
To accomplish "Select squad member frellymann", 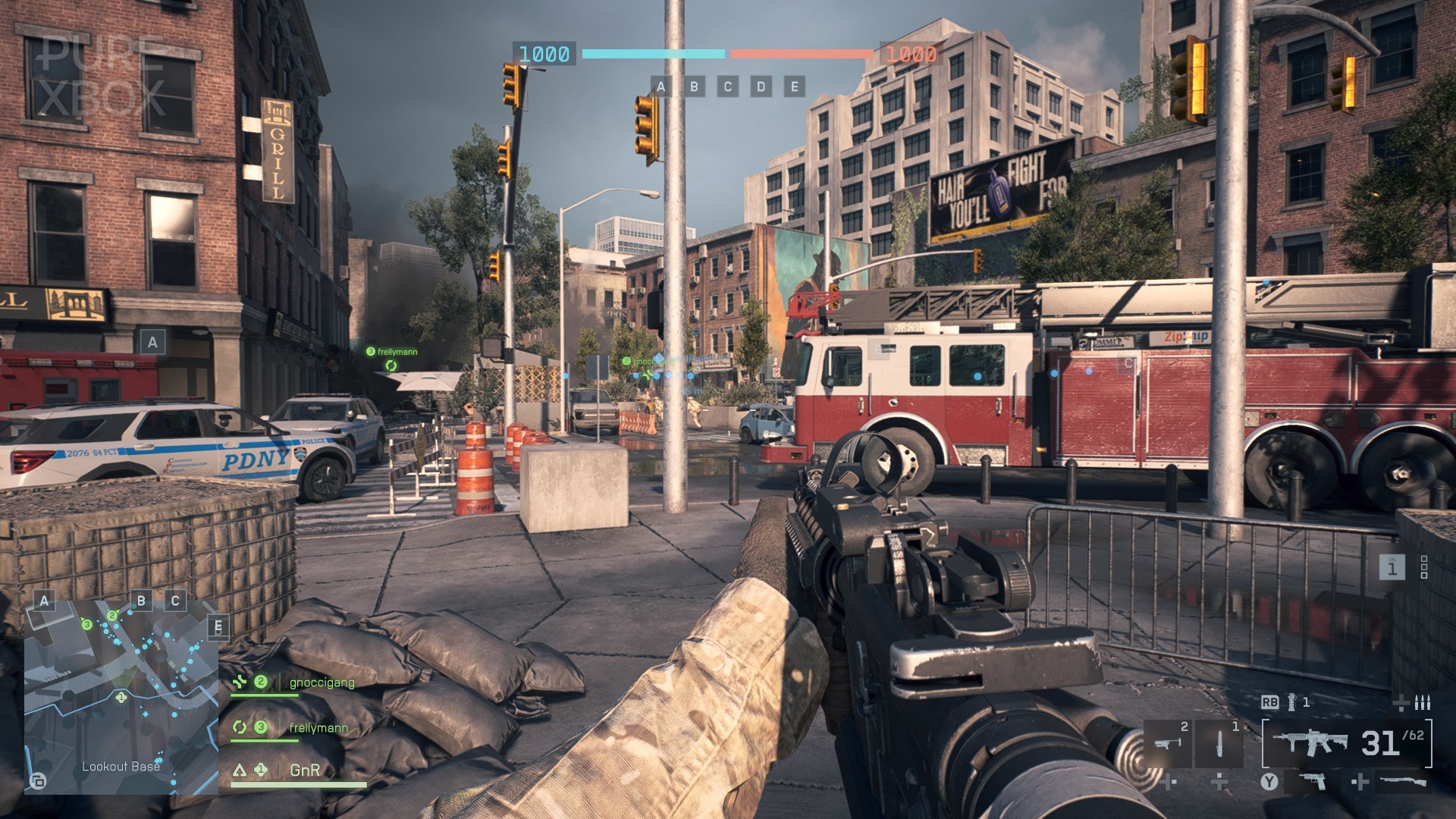I will (318, 728).
